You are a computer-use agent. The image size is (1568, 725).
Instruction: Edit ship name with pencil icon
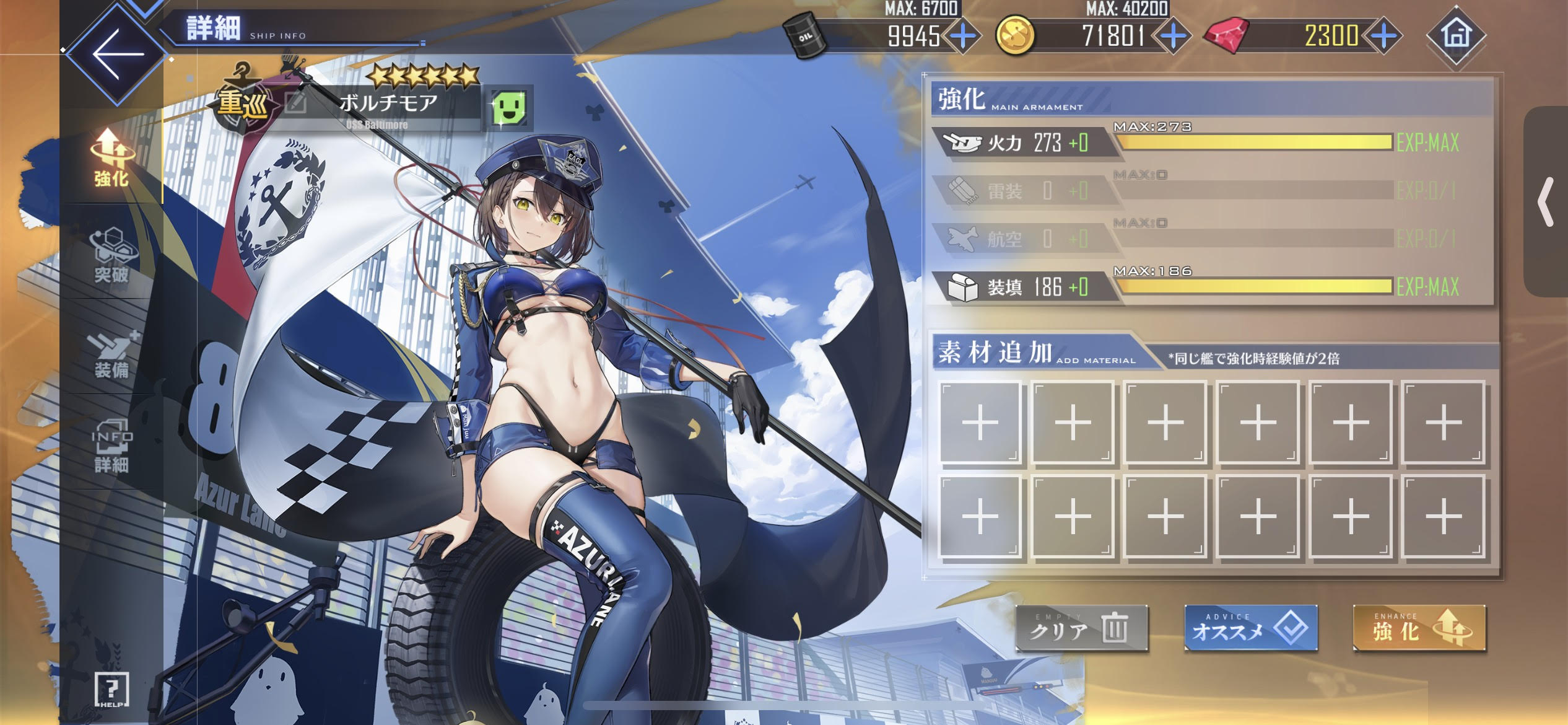click(x=296, y=103)
